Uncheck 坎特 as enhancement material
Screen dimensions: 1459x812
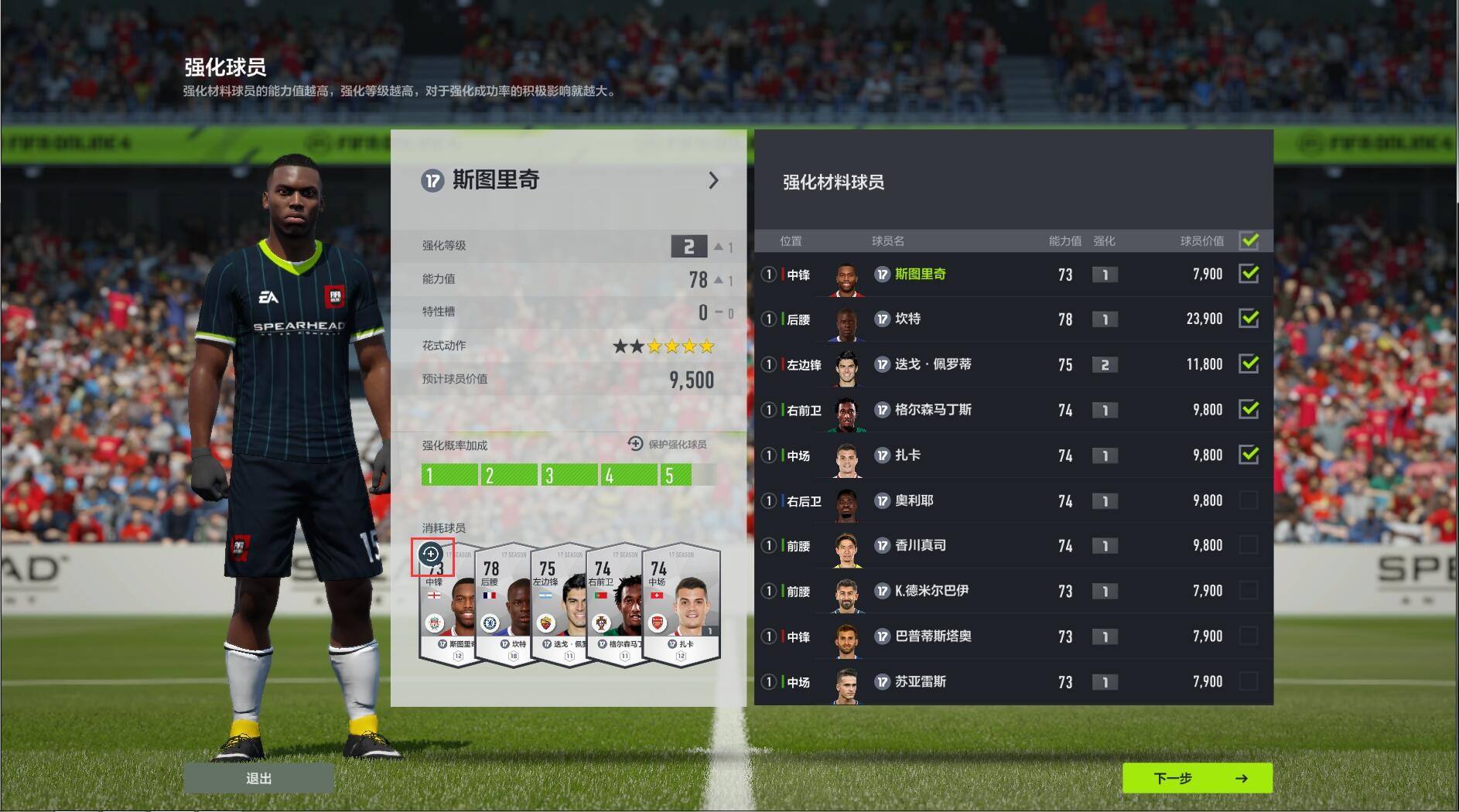click(x=1249, y=319)
